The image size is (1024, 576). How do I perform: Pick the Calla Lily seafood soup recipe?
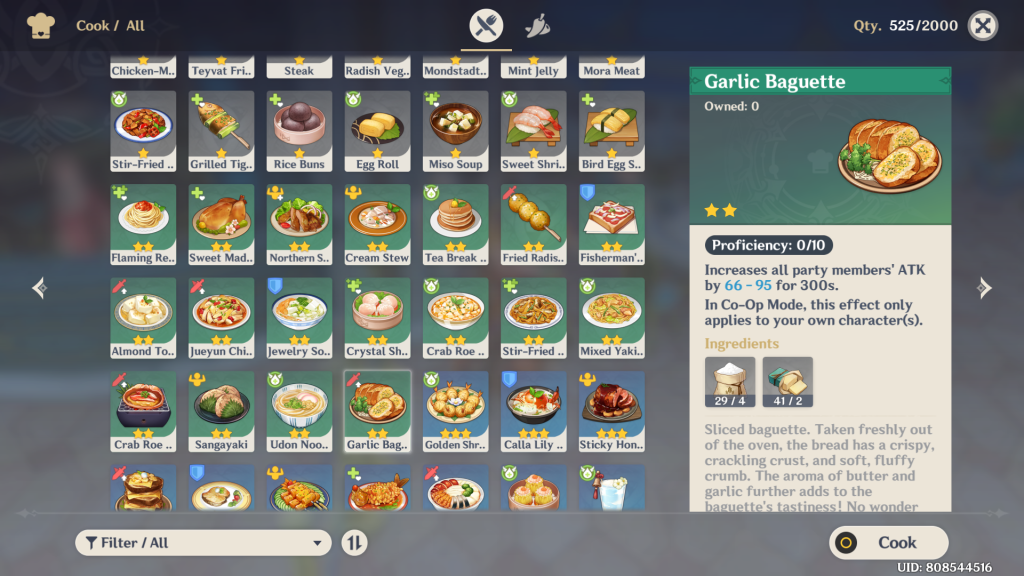pyautogui.click(x=534, y=411)
